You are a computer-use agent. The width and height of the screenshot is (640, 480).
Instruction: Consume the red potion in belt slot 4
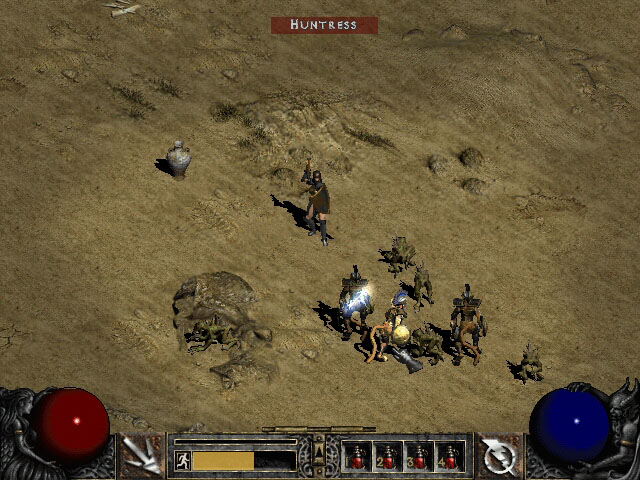tap(449, 457)
